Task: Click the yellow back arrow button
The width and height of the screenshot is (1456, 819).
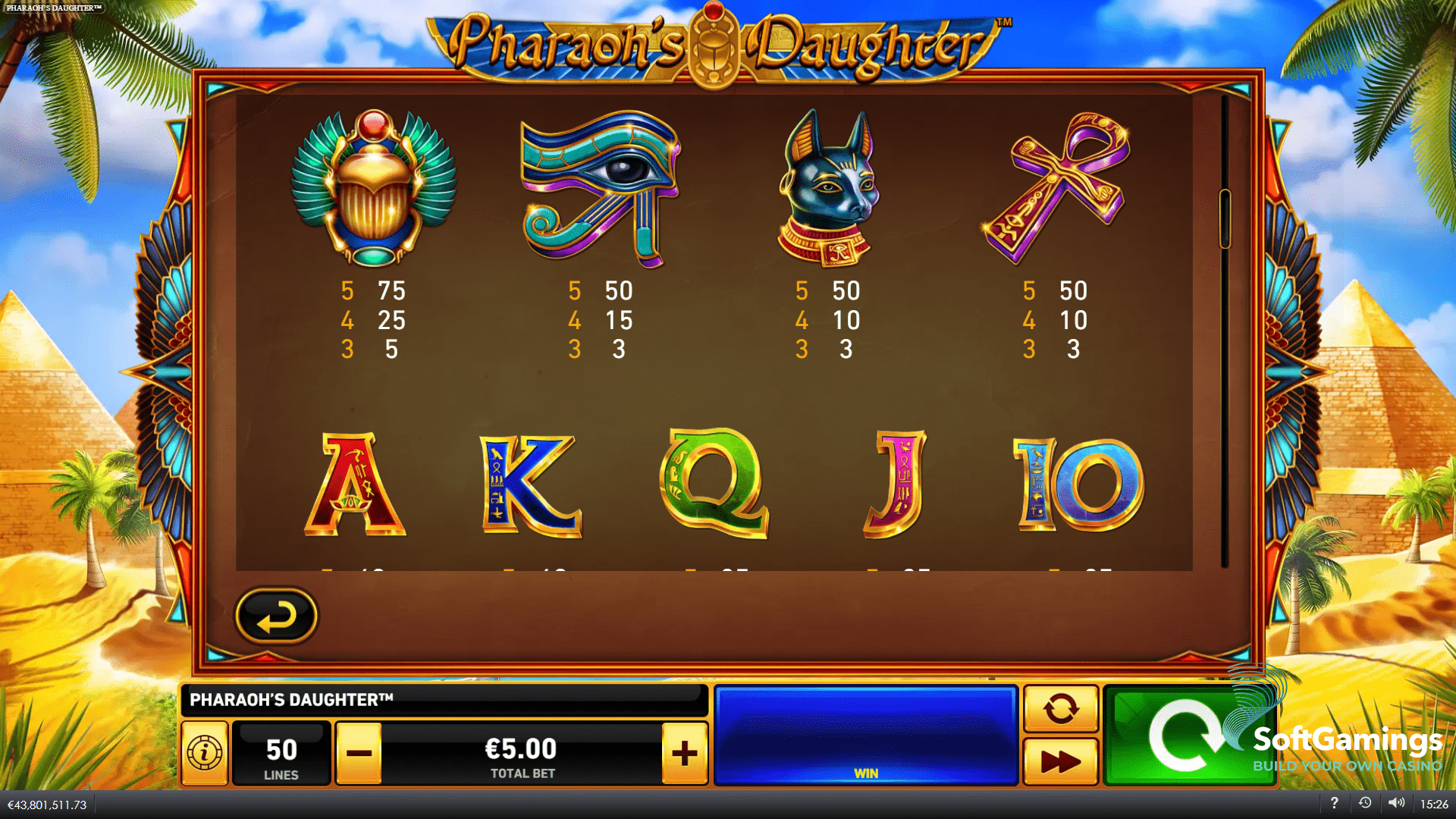Action: 276,616
